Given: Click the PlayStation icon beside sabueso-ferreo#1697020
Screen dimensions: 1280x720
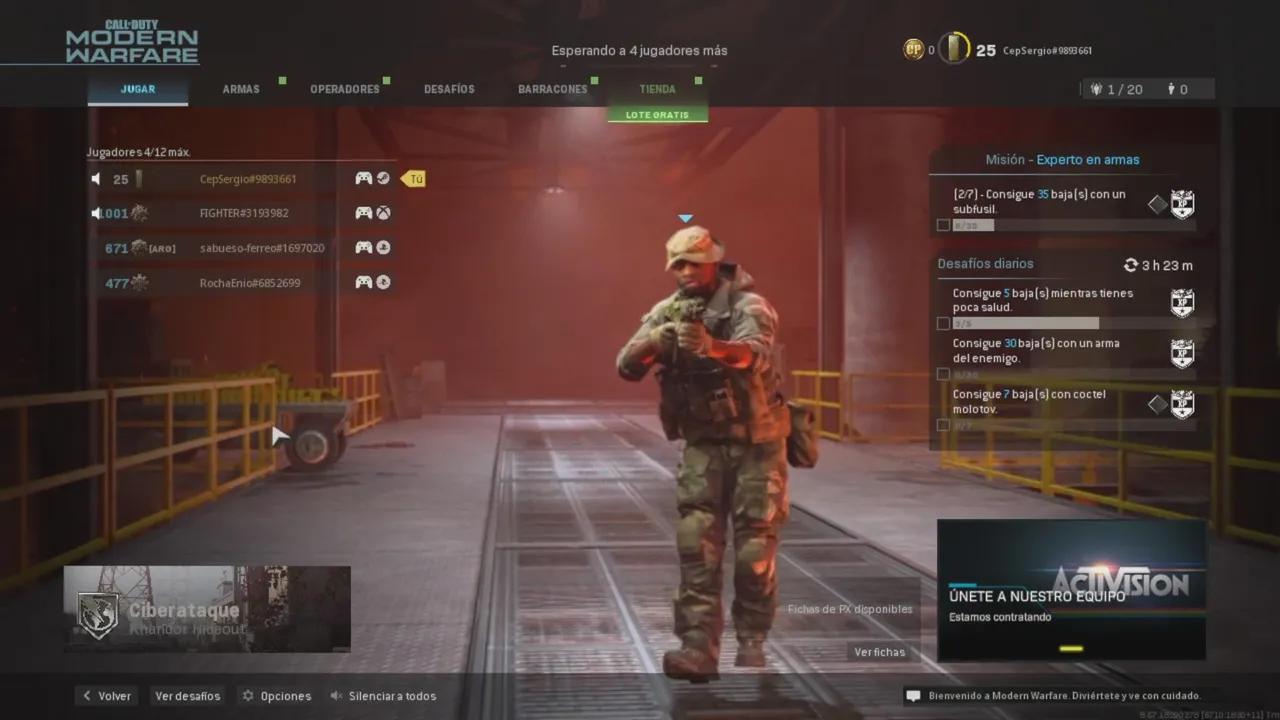Looking at the screenshot, I should tap(383, 247).
